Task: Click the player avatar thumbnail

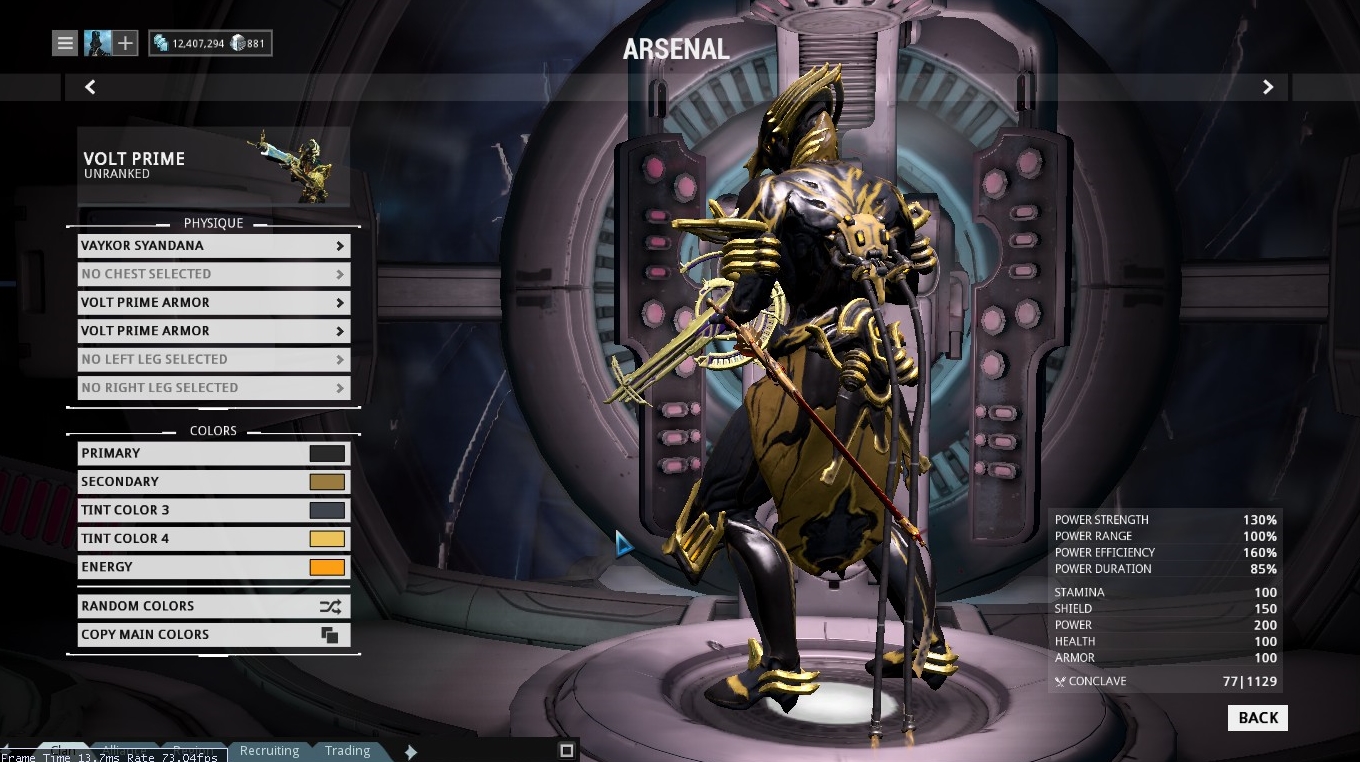Action: click(97, 42)
